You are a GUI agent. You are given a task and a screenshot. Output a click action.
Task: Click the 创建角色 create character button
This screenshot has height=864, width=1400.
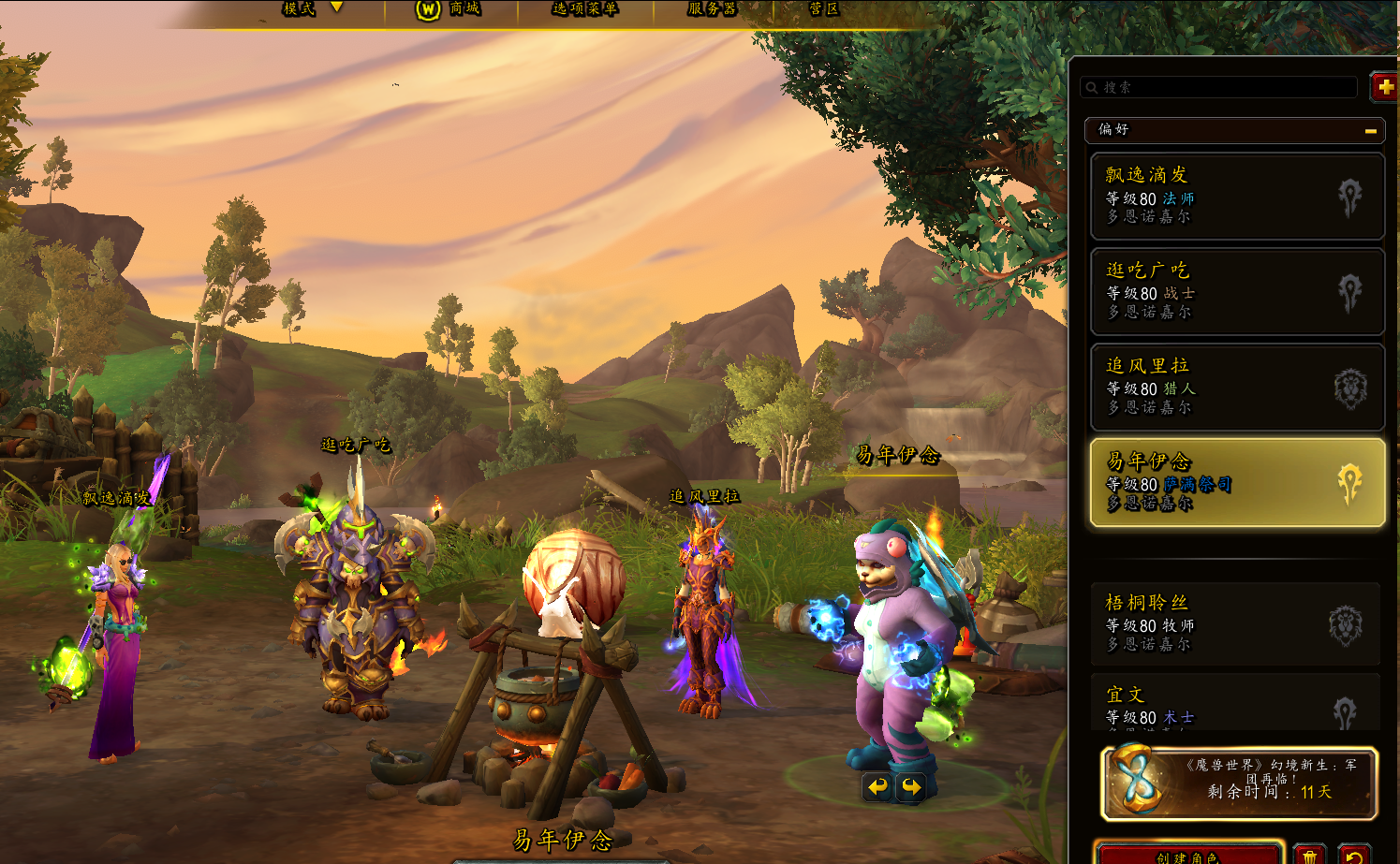pos(1186,855)
